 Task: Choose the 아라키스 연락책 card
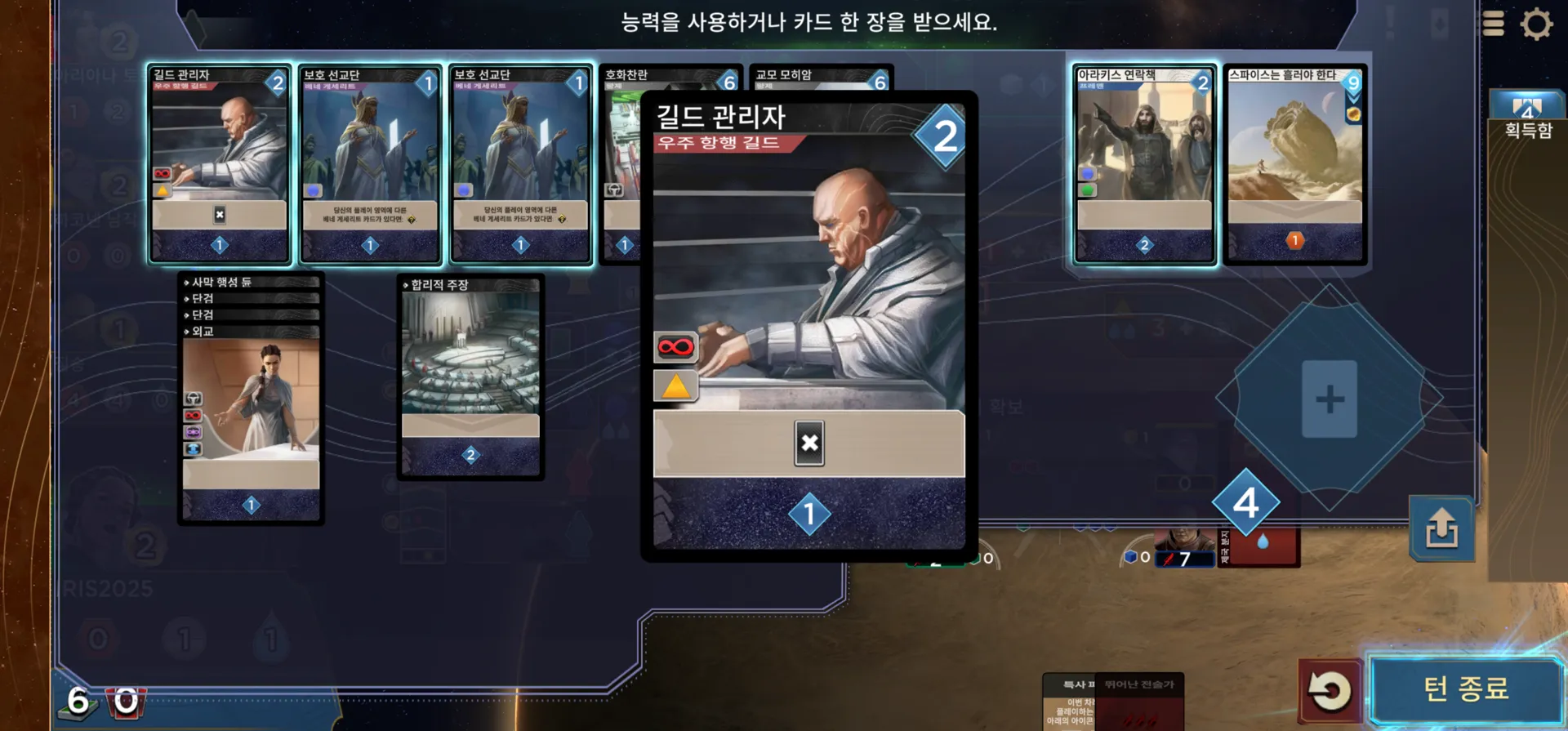point(1144,163)
